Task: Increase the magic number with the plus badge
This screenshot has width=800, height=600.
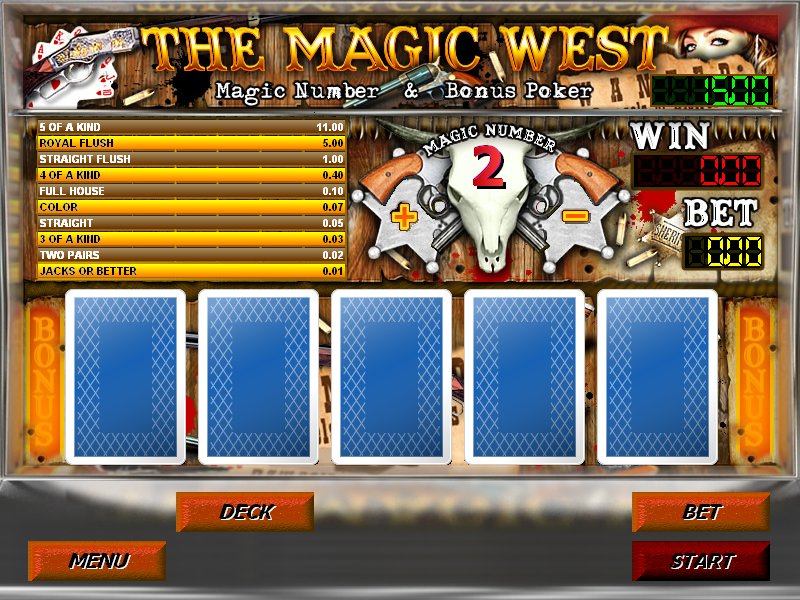Action: pos(404,218)
